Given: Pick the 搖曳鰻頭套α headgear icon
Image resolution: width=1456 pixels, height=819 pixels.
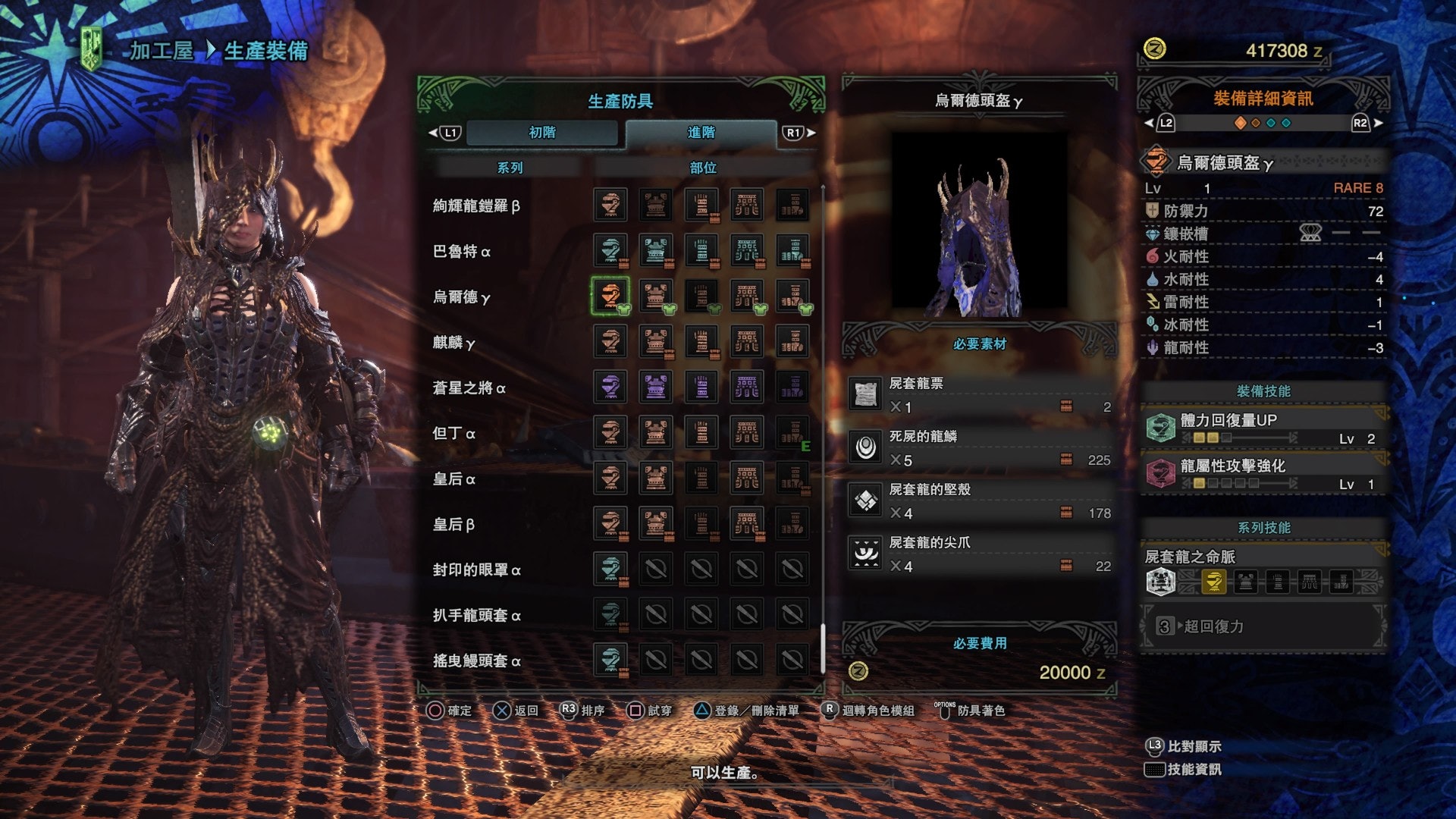Looking at the screenshot, I should coord(610,661).
